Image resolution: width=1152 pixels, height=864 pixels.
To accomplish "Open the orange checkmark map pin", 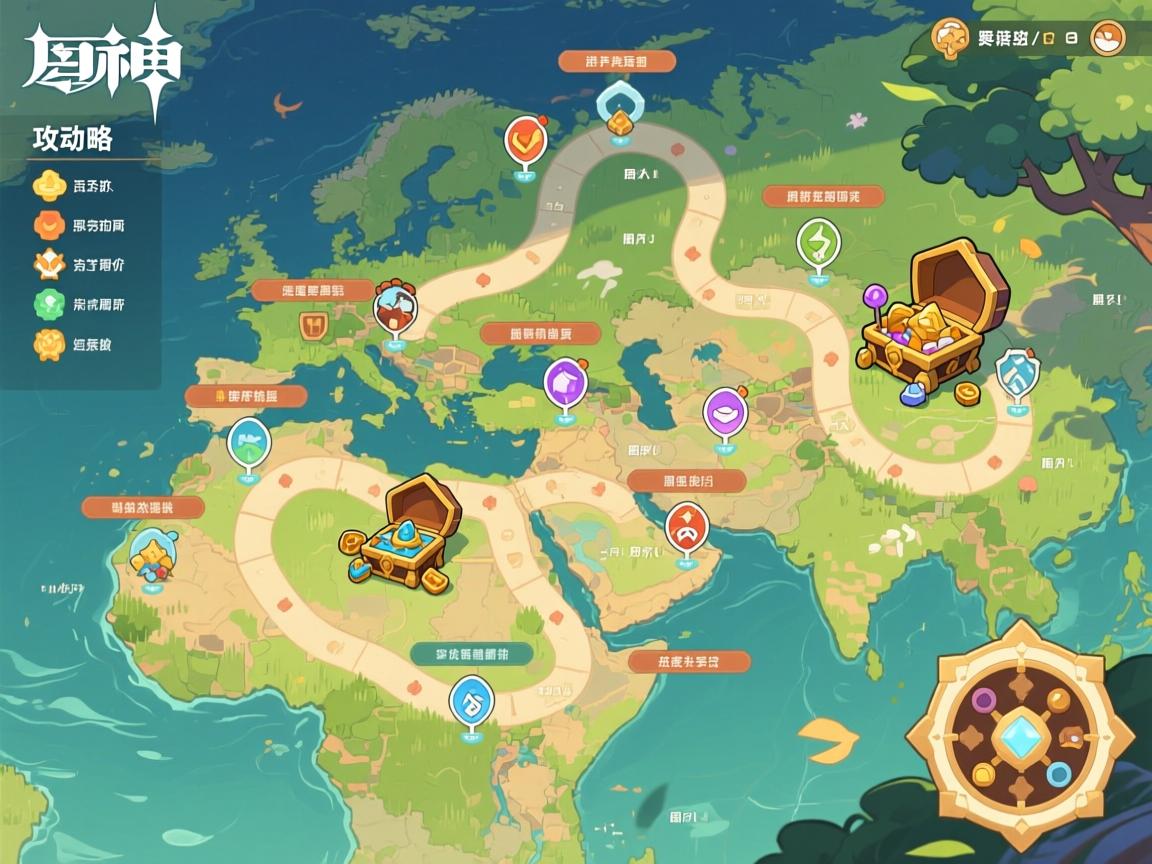I will [524, 141].
